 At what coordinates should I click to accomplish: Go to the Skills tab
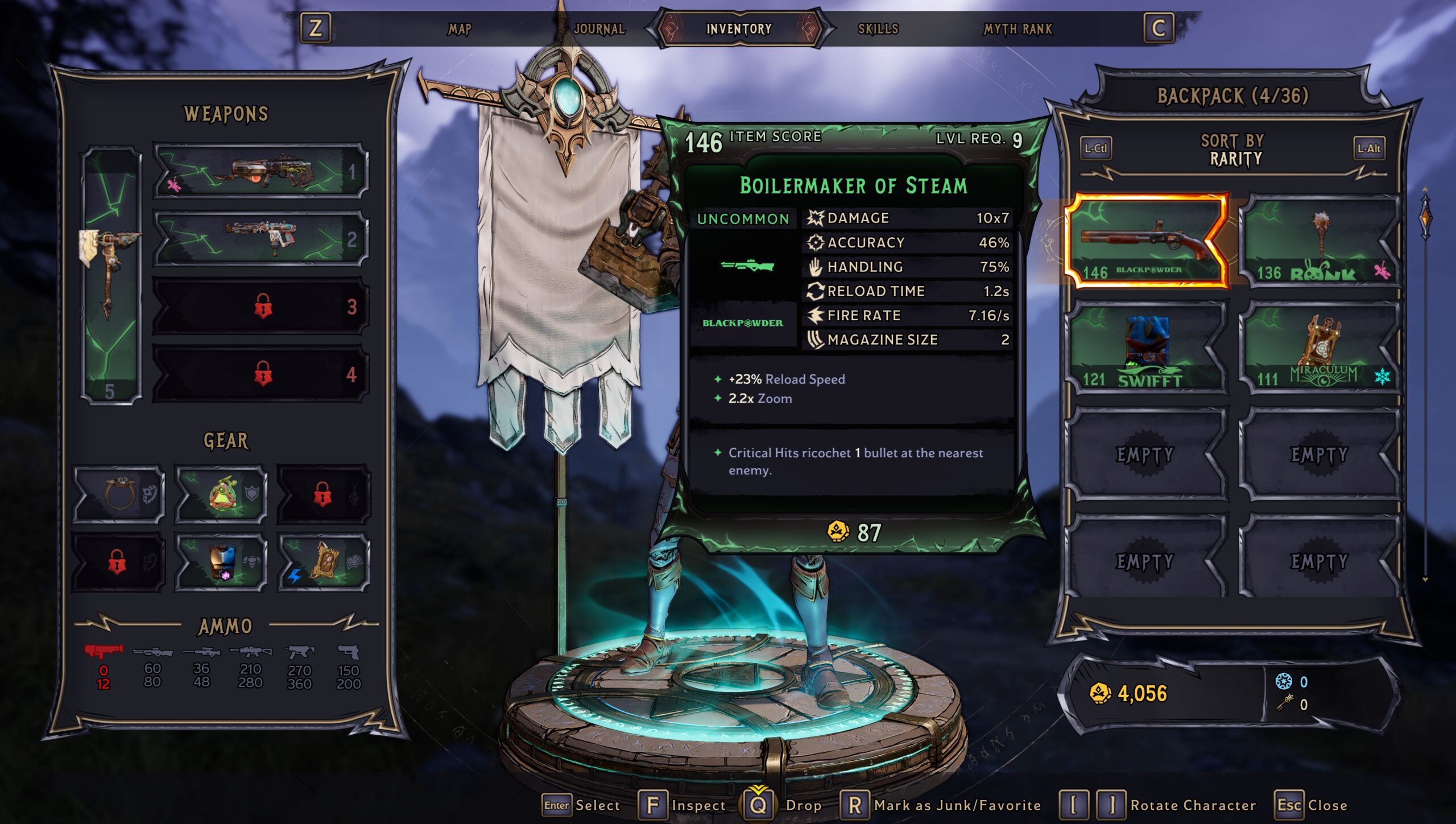pyautogui.click(x=878, y=29)
